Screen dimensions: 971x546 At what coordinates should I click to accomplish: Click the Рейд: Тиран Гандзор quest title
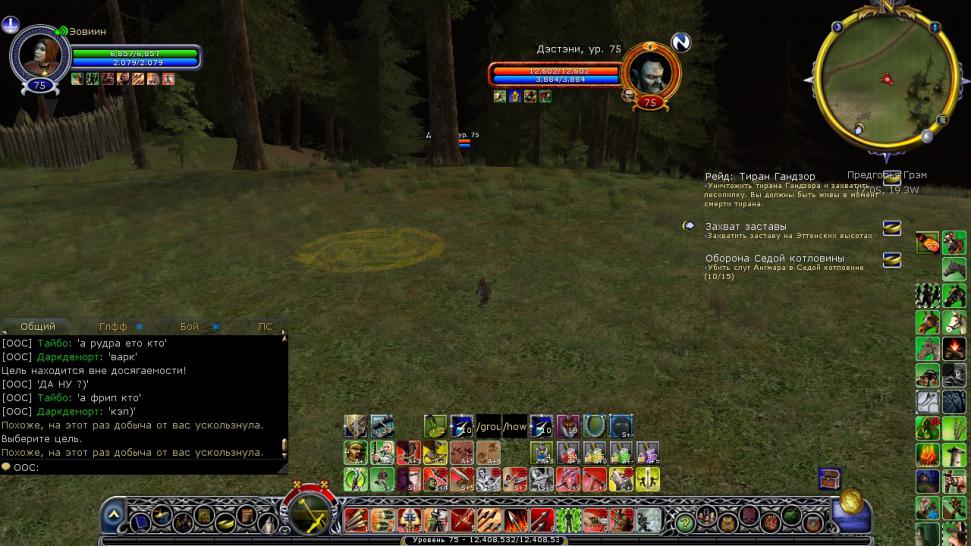click(x=760, y=177)
